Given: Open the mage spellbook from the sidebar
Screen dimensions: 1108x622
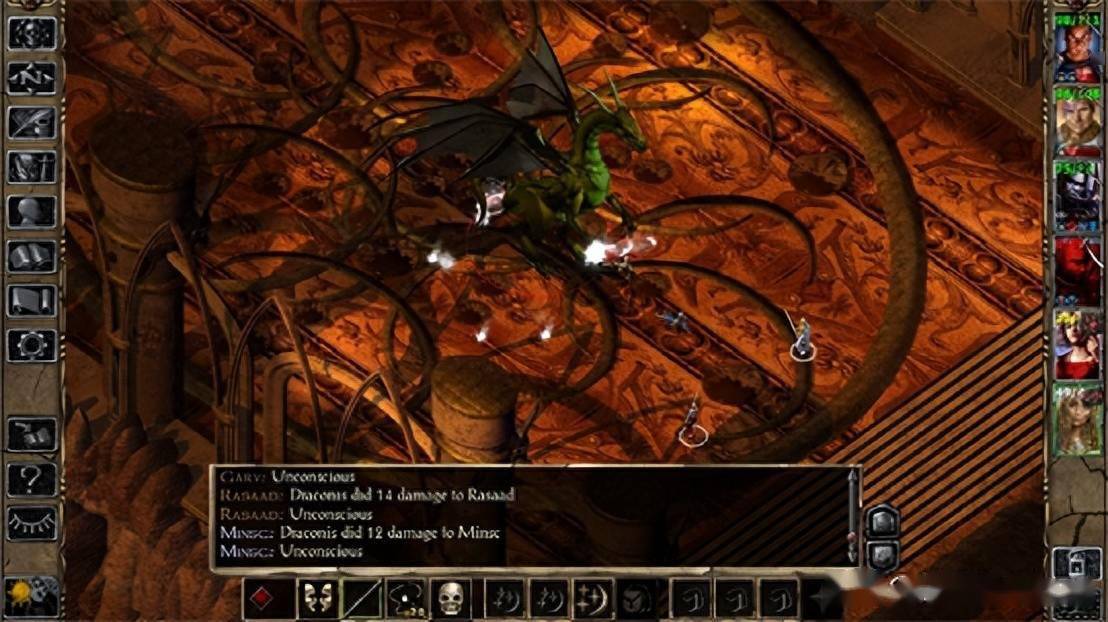Looking at the screenshot, I should tap(32, 256).
